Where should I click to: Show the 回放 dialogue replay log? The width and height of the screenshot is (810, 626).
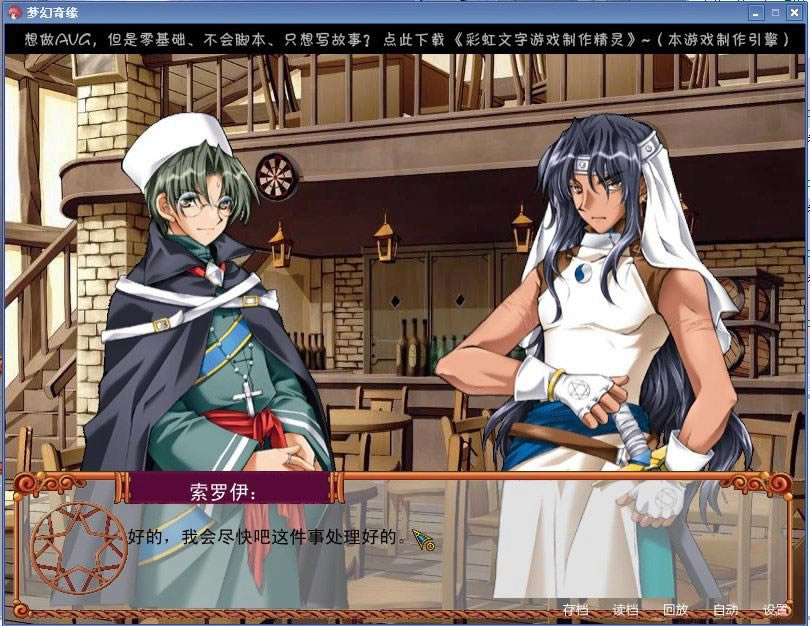click(x=675, y=609)
